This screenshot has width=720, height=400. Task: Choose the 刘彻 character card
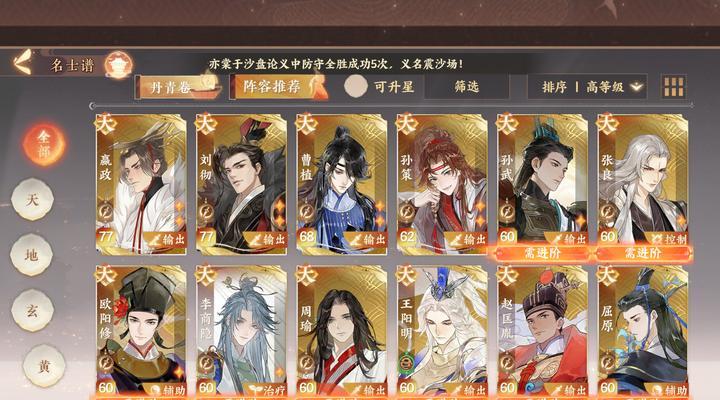coord(241,182)
